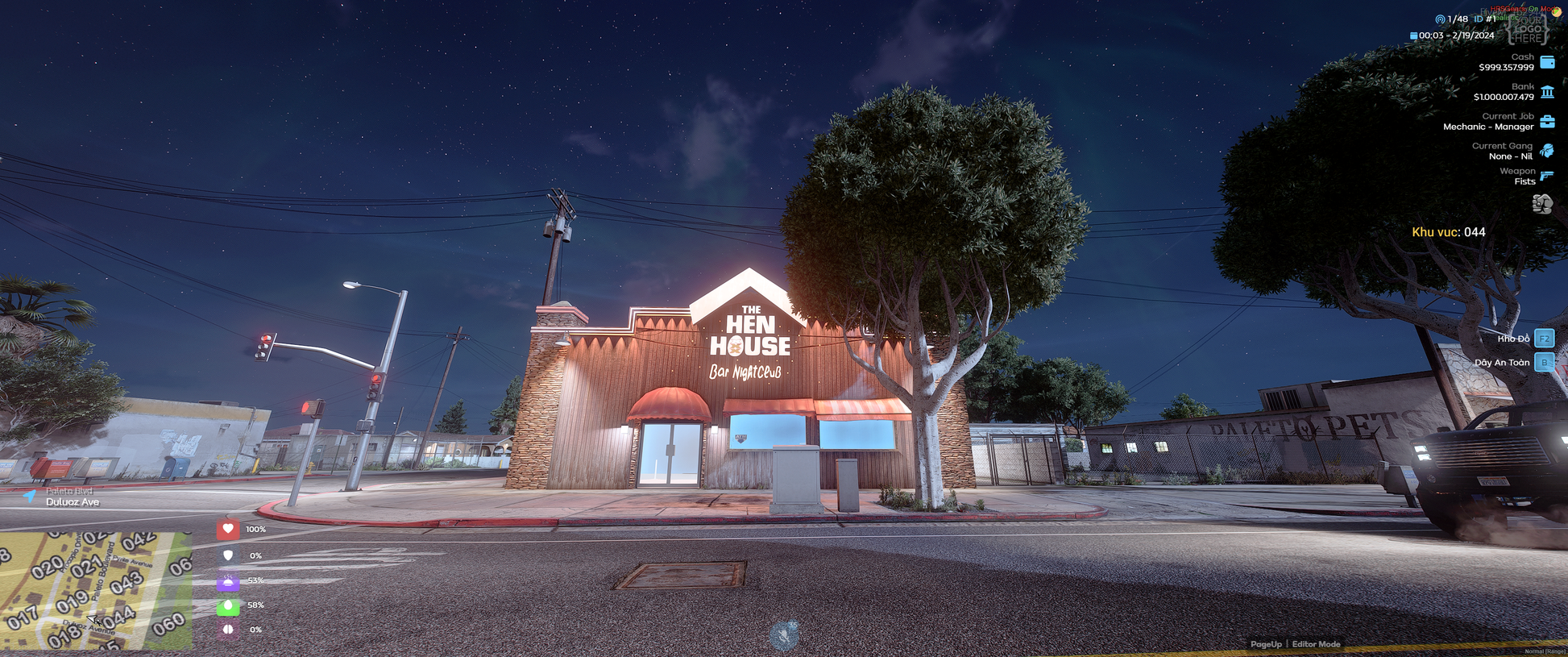
Task: Click the red heart health icon
Action: tap(228, 530)
